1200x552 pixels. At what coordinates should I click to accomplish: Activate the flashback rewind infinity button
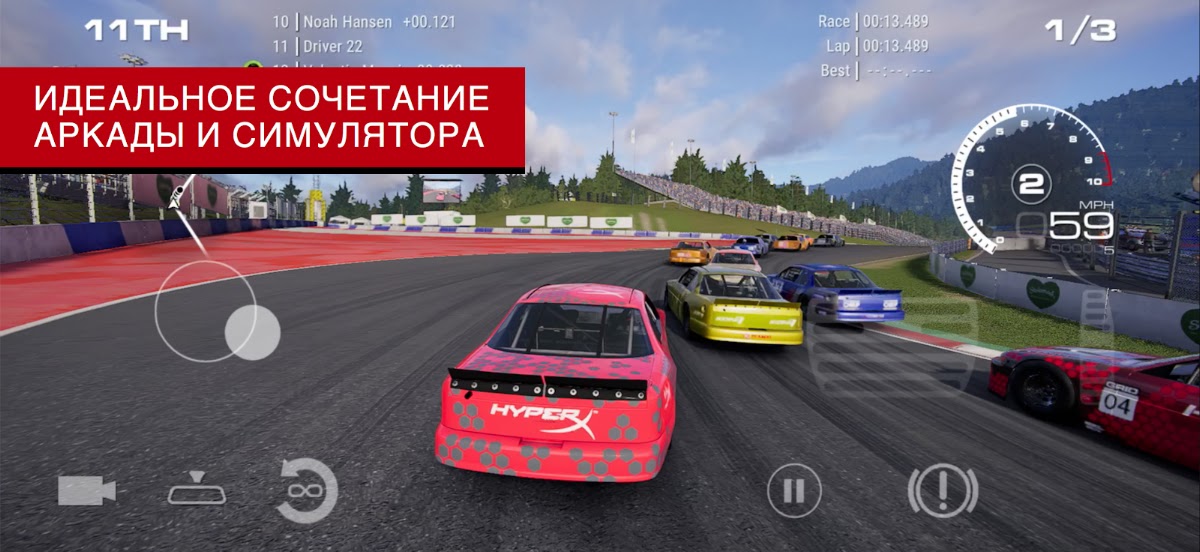[306, 491]
